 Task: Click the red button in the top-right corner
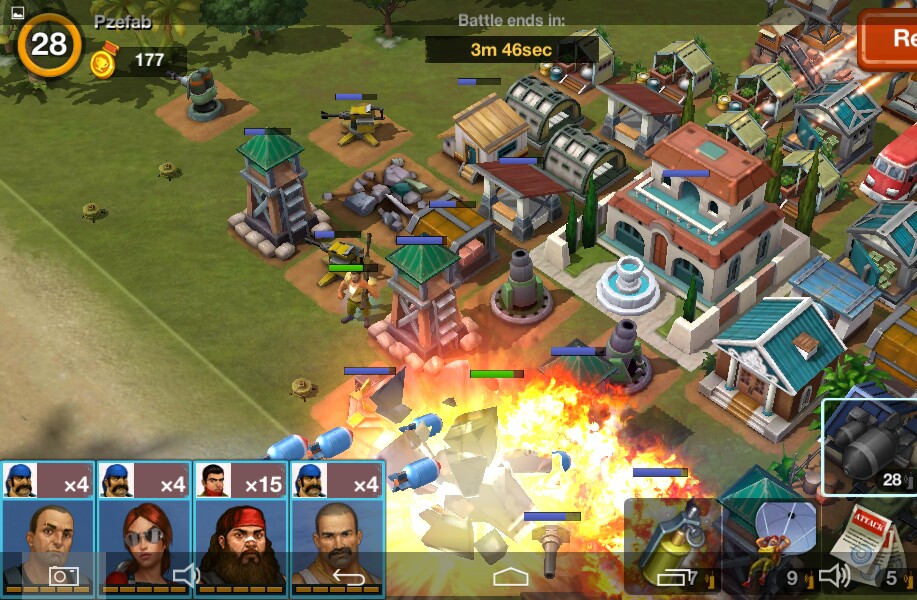pos(888,40)
